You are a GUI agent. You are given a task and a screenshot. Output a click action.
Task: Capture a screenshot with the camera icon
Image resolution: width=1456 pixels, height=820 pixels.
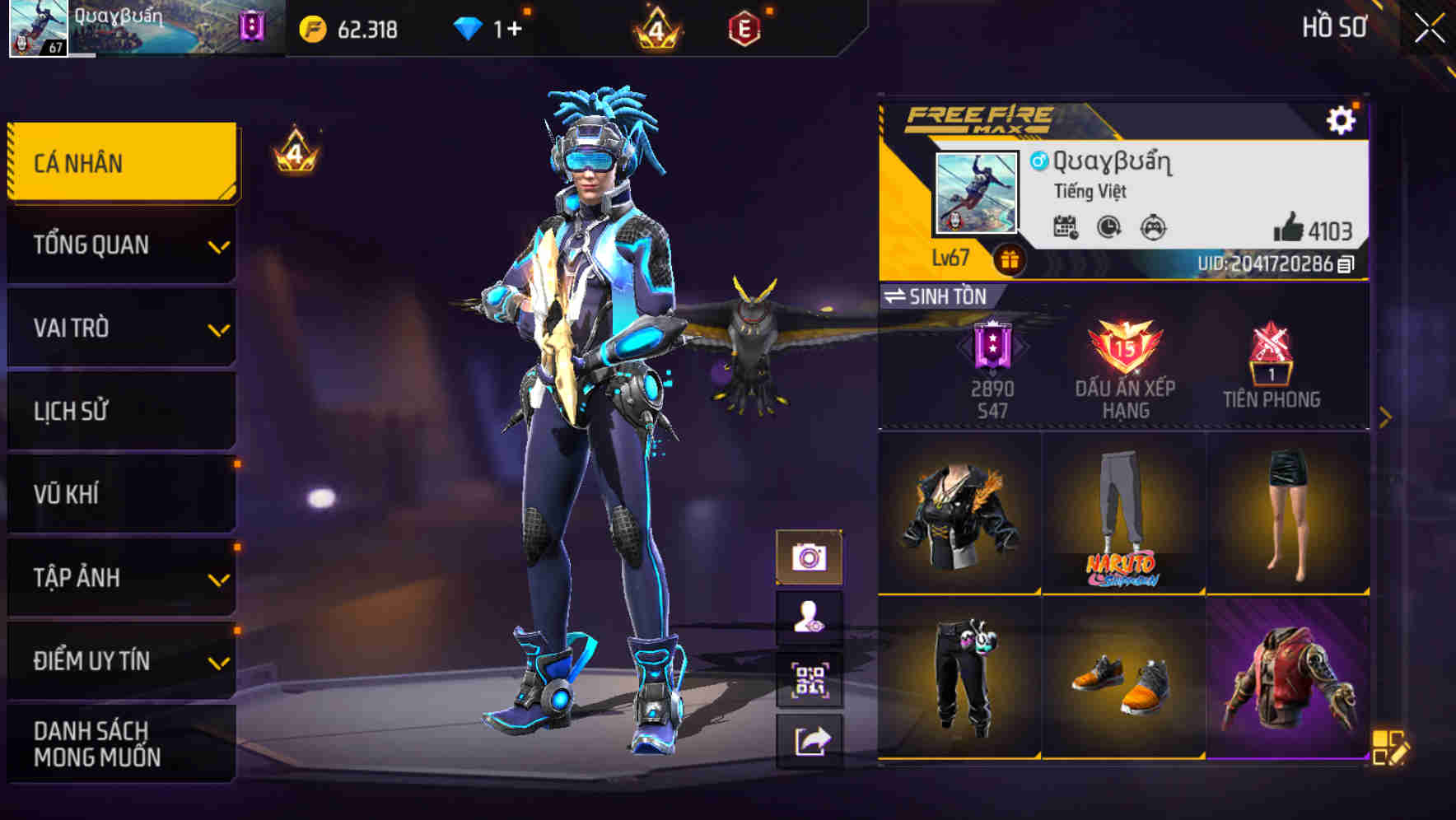coord(811,557)
